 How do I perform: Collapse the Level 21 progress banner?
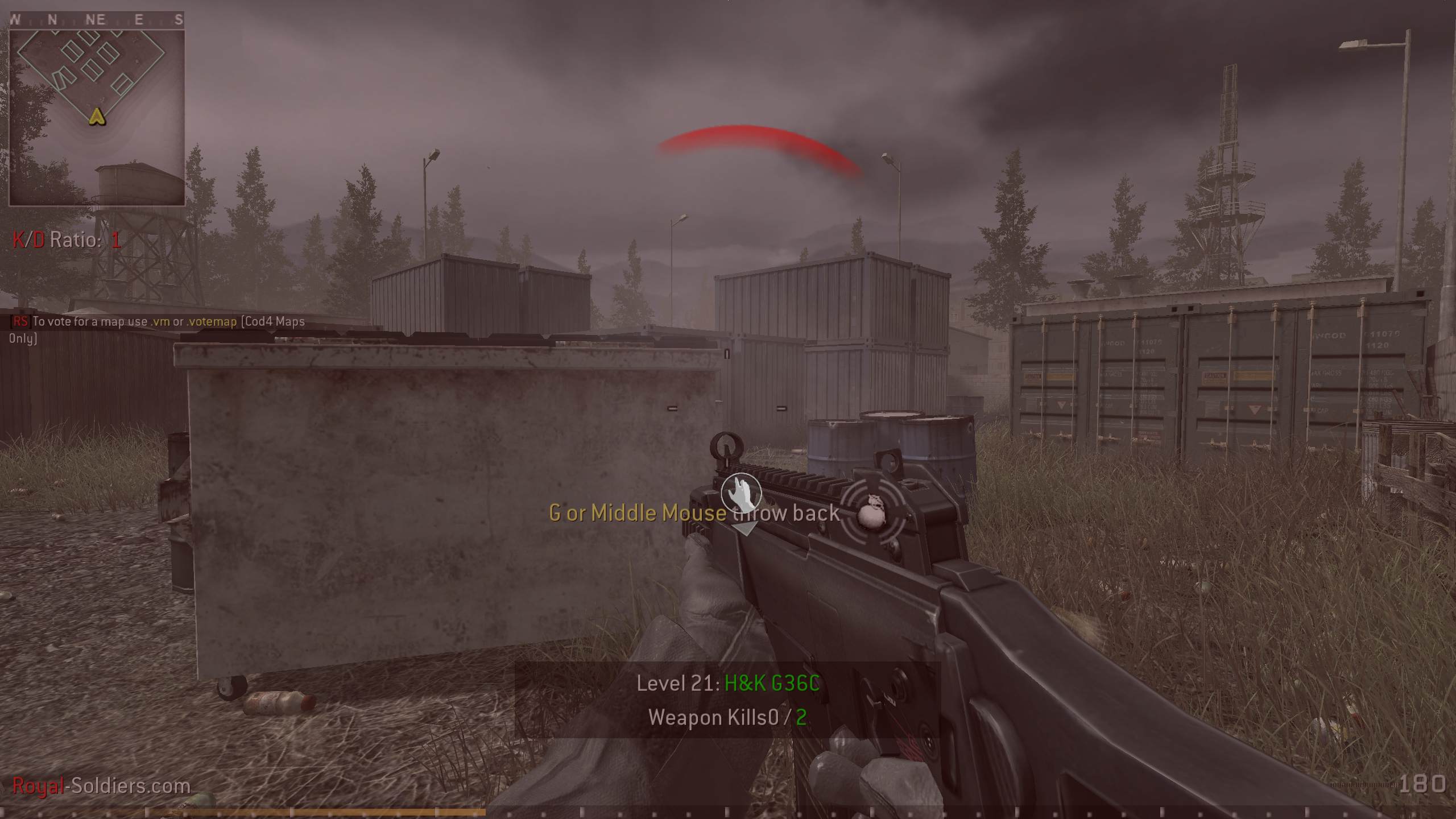[728, 684]
